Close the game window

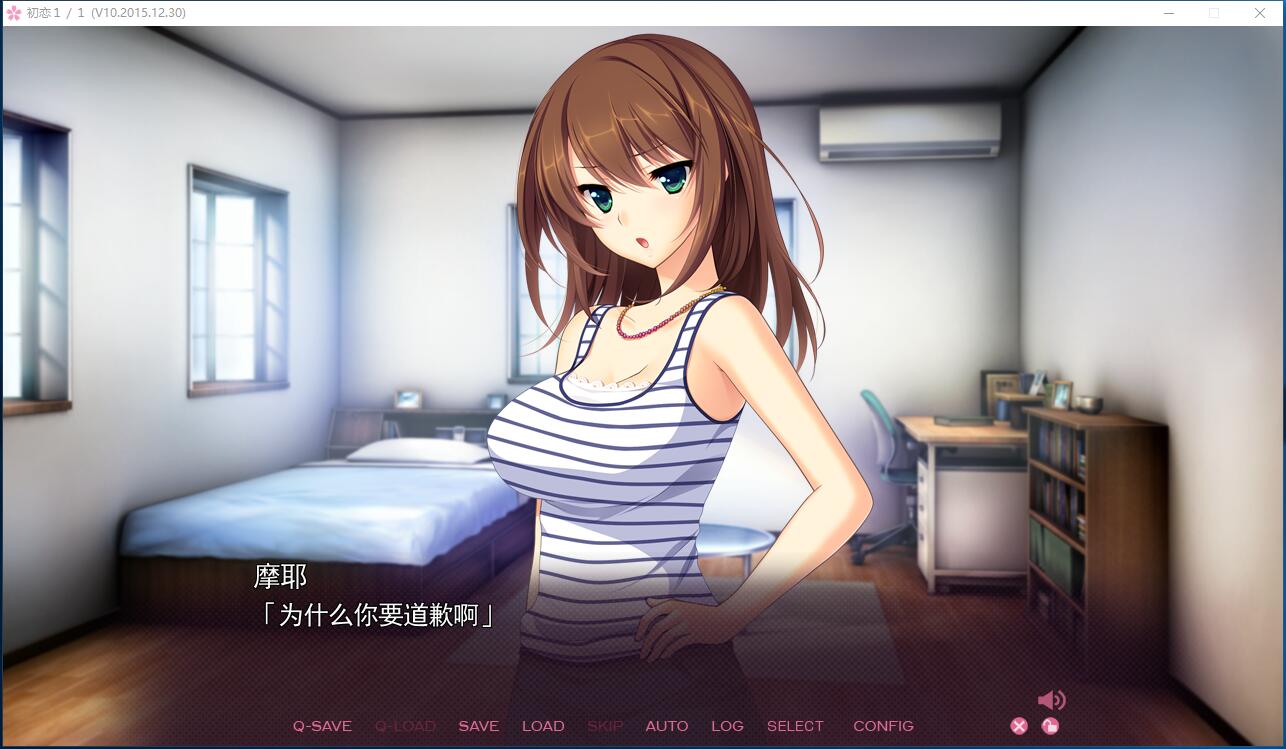(x=1260, y=13)
